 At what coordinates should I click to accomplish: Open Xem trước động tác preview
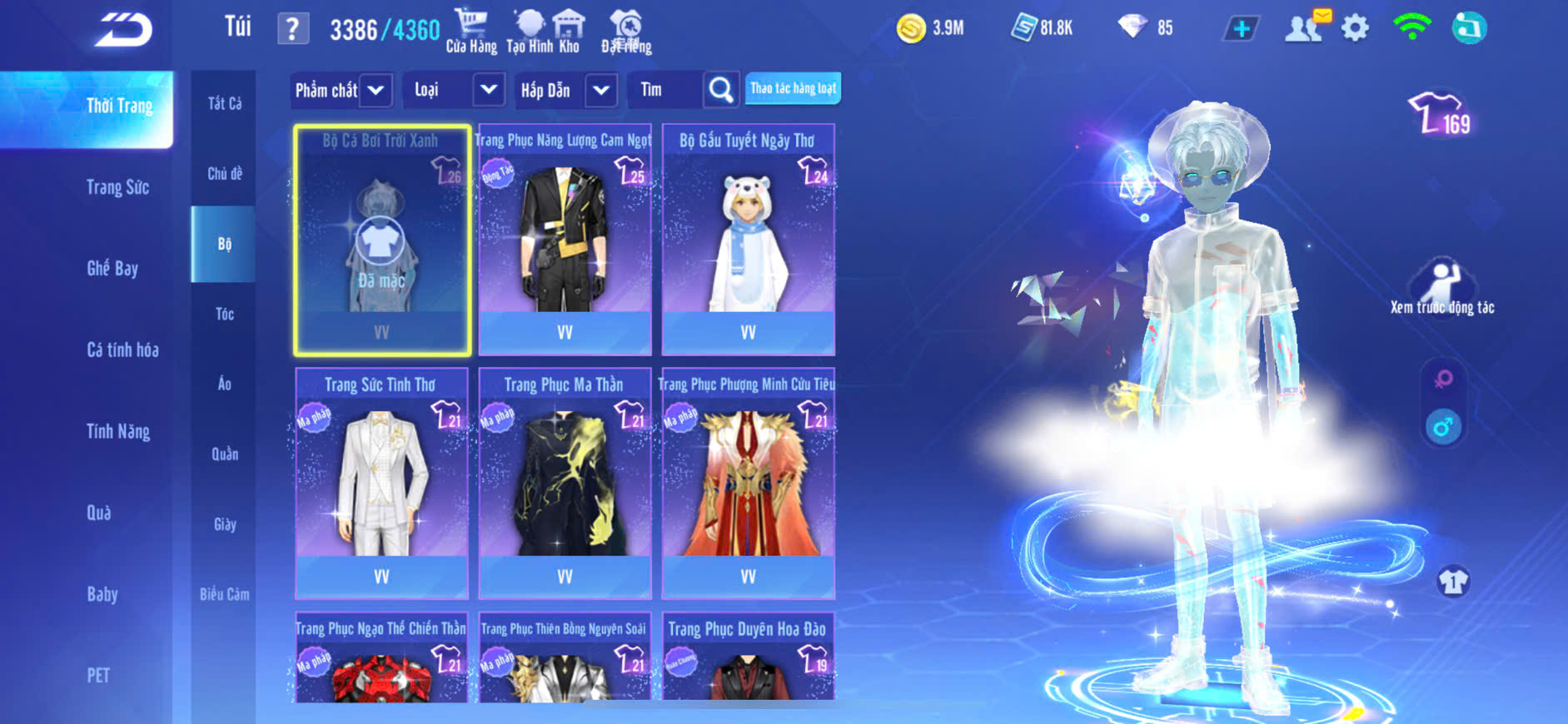[1441, 288]
